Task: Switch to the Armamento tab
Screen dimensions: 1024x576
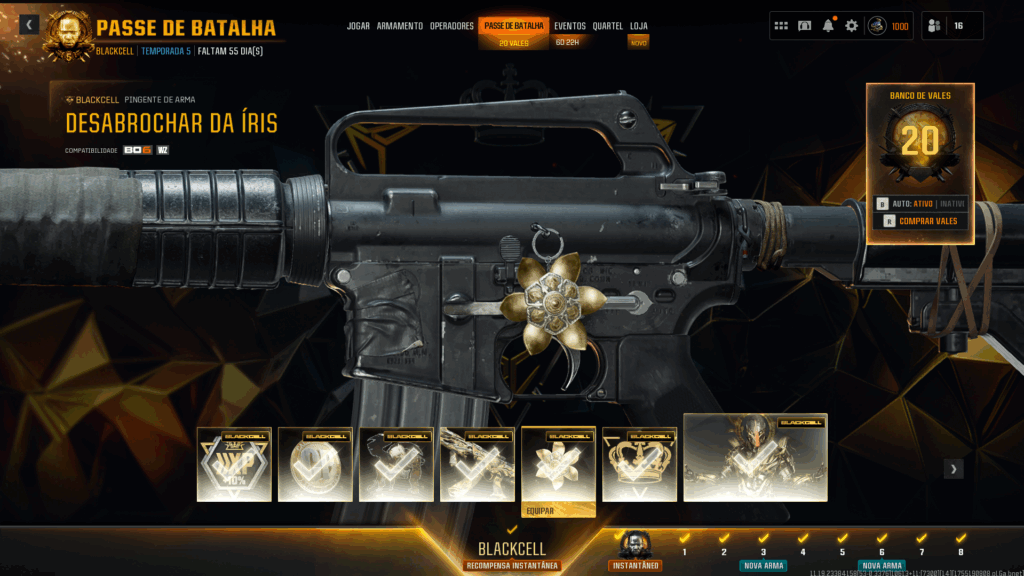Action: click(399, 26)
